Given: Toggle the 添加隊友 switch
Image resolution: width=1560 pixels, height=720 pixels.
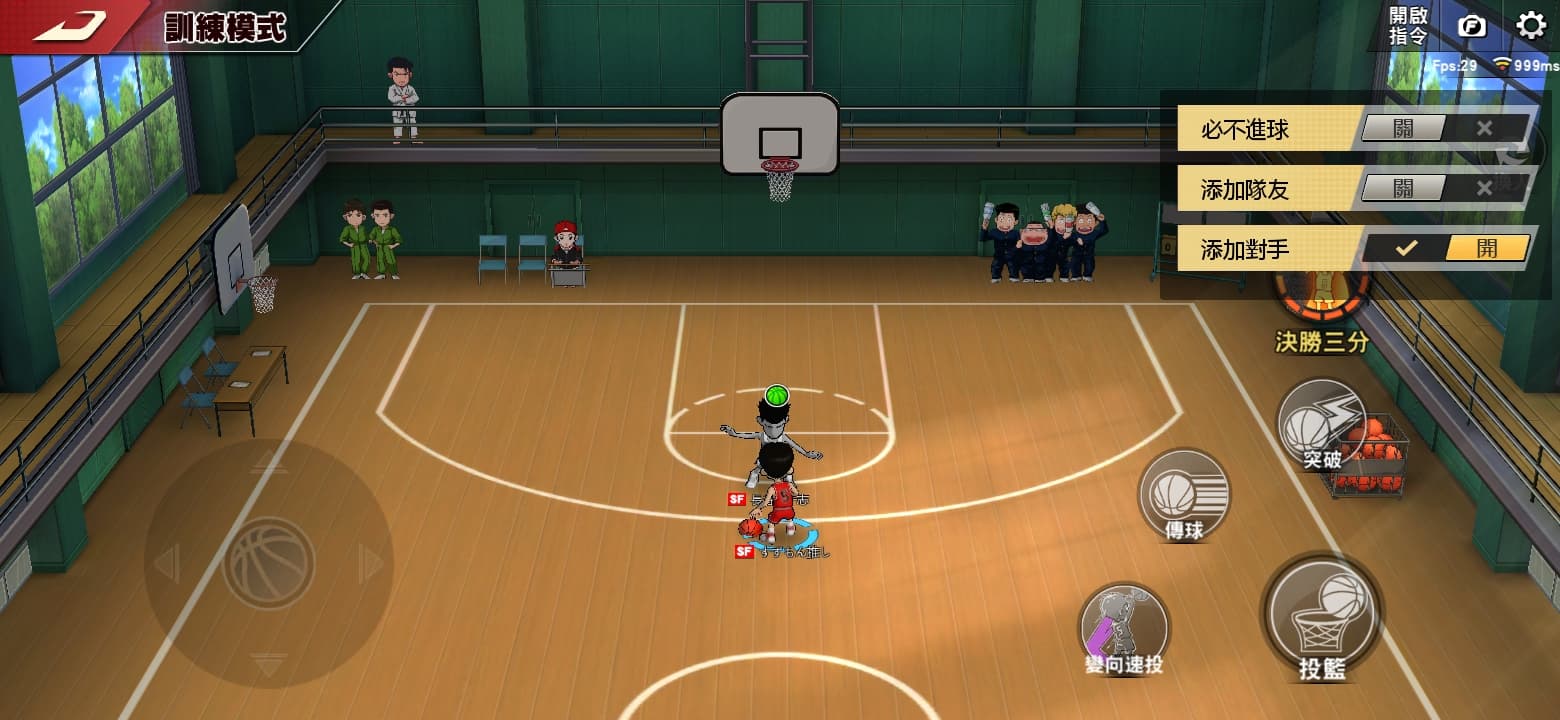Looking at the screenshot, I should 1446,188.
